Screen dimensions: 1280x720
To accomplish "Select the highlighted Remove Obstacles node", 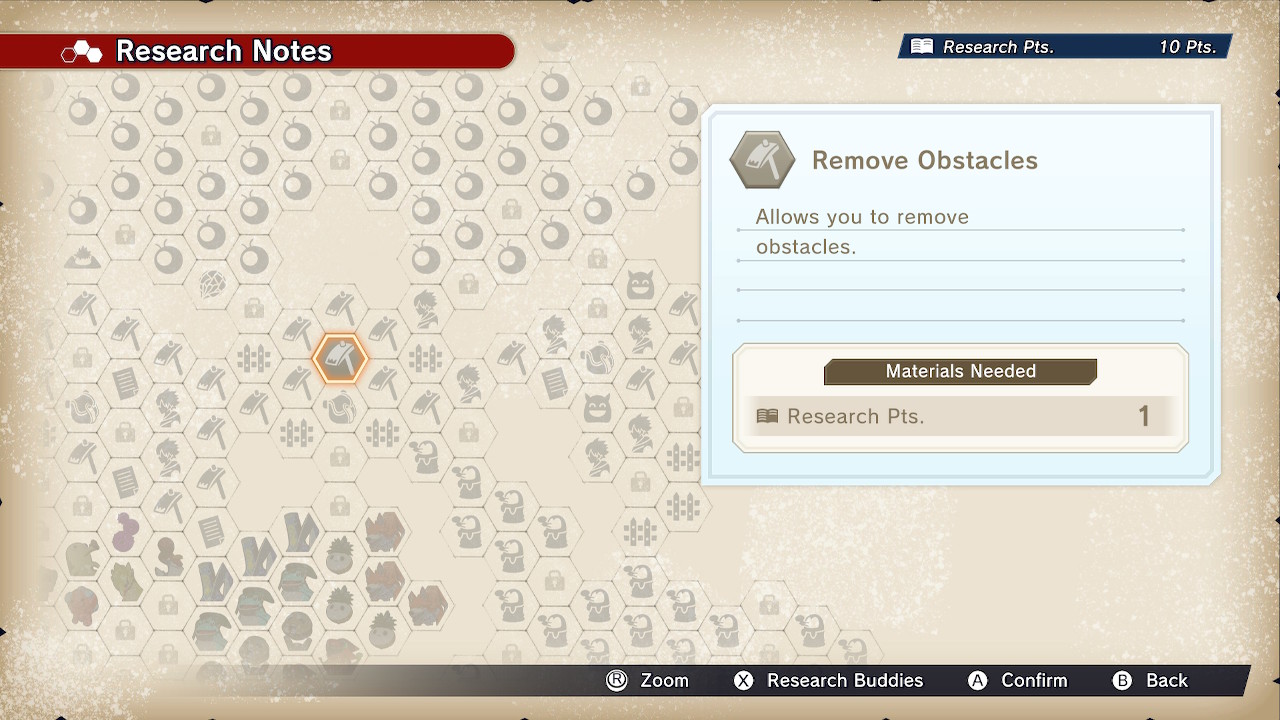I will (340, 358).
